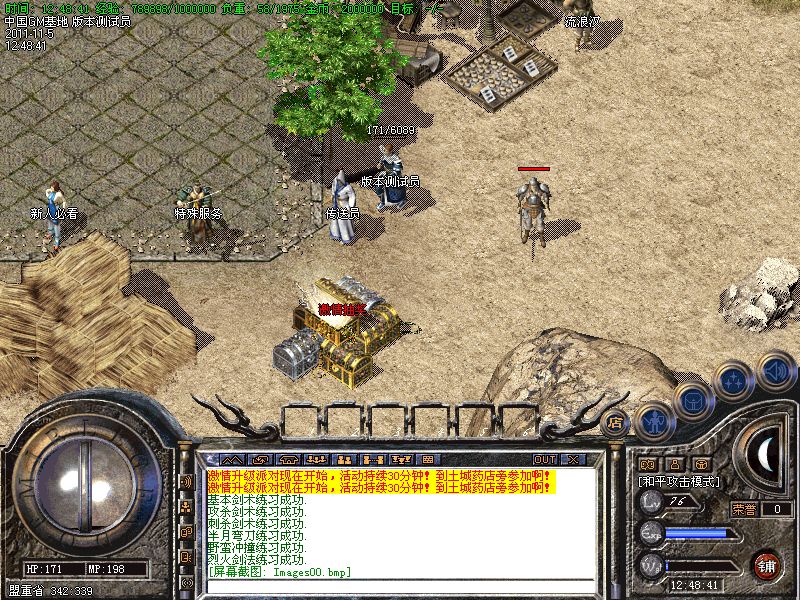Open the inventory bag
800x600 pixels.
tap(691, 401)
